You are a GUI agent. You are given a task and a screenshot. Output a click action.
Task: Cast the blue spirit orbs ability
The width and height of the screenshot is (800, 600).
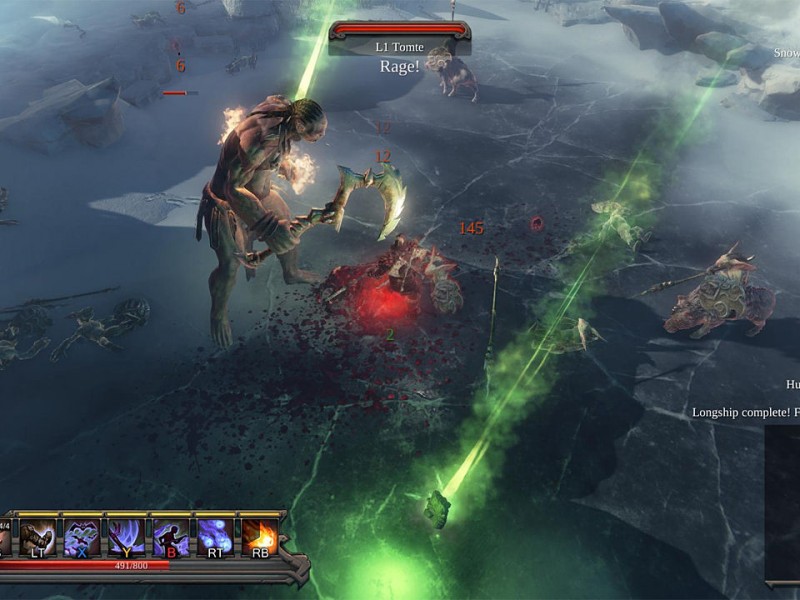[x=215, y=537]
